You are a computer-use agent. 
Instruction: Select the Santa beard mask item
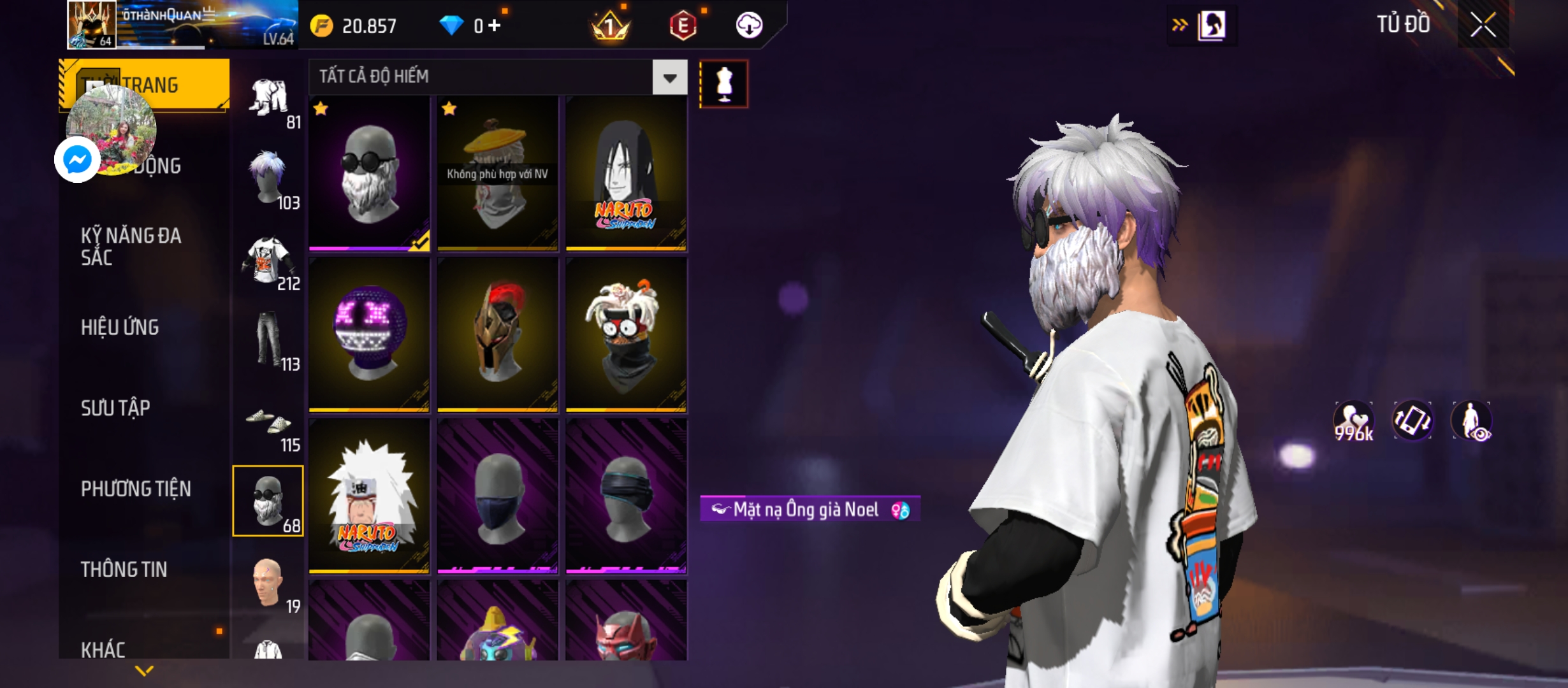(x=369, y=173)
